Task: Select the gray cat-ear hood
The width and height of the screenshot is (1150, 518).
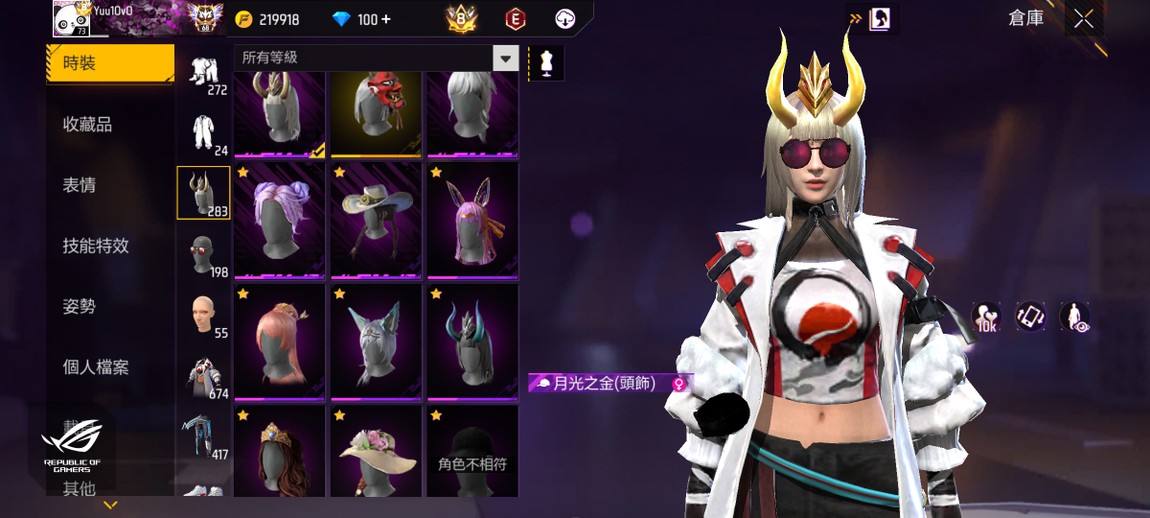Action: tap(376, 342)
